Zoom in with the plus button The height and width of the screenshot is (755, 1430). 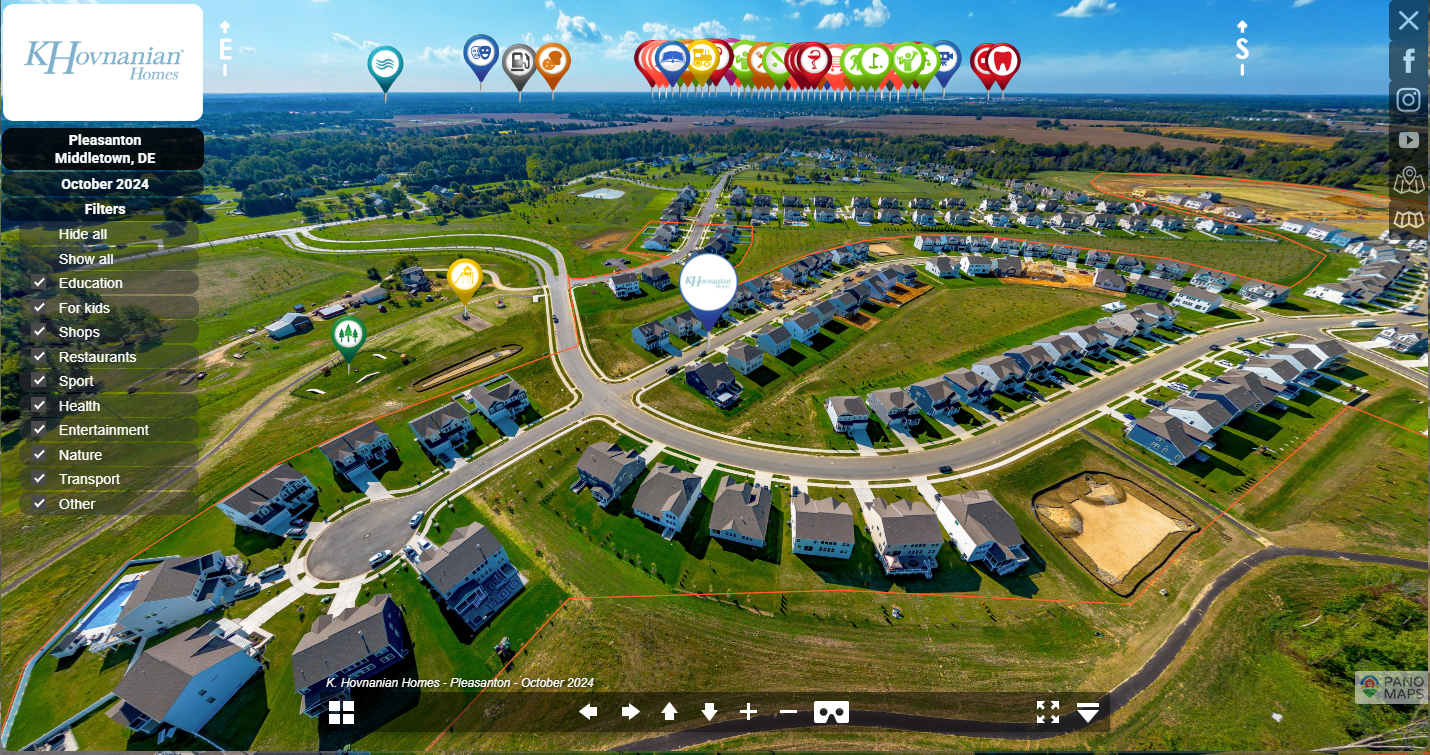(x=748, y=712)
